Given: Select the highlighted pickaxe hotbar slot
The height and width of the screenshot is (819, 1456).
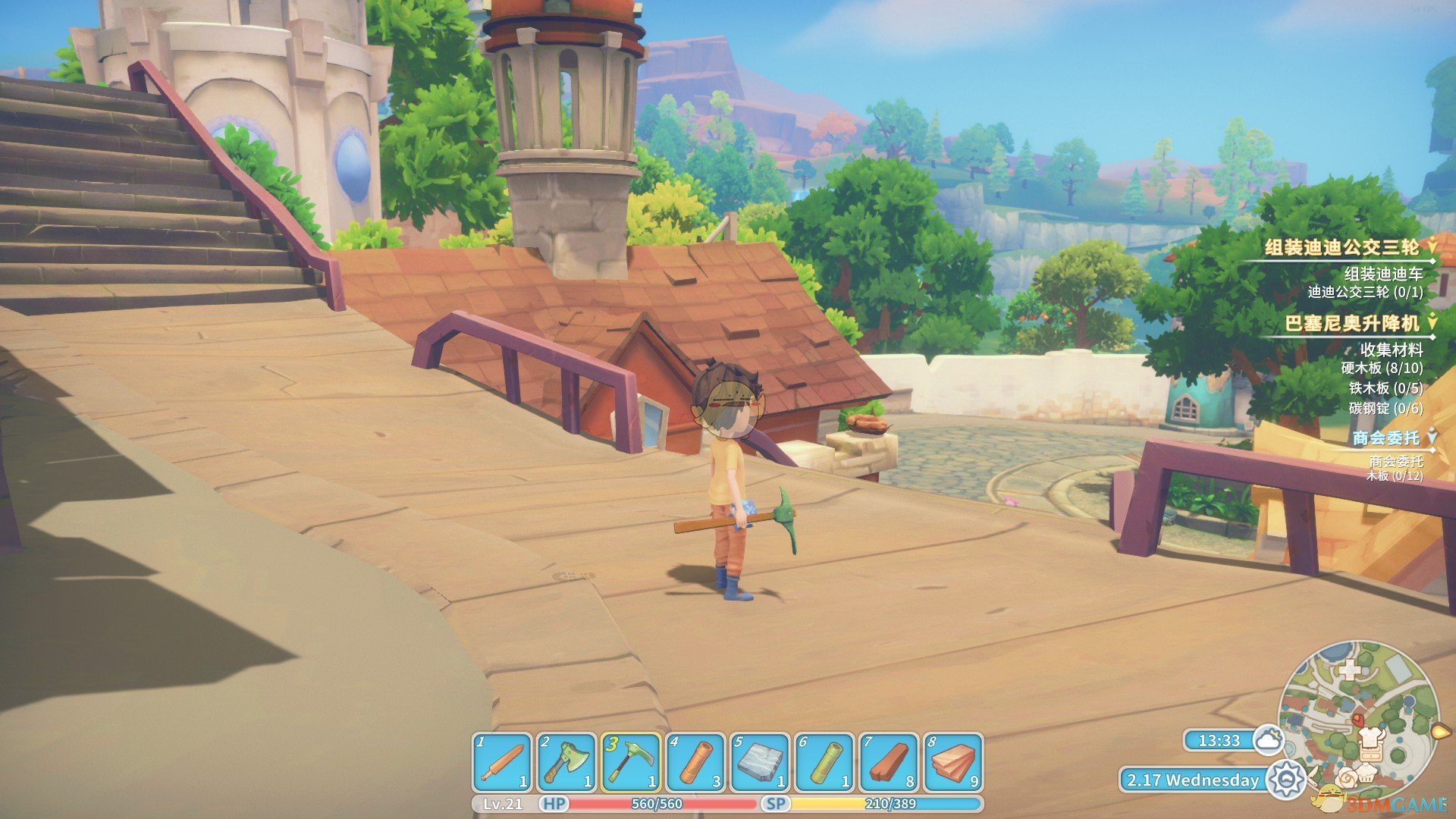Looking at the screenshot, I should pyautogui.click(x=630, y=762).
